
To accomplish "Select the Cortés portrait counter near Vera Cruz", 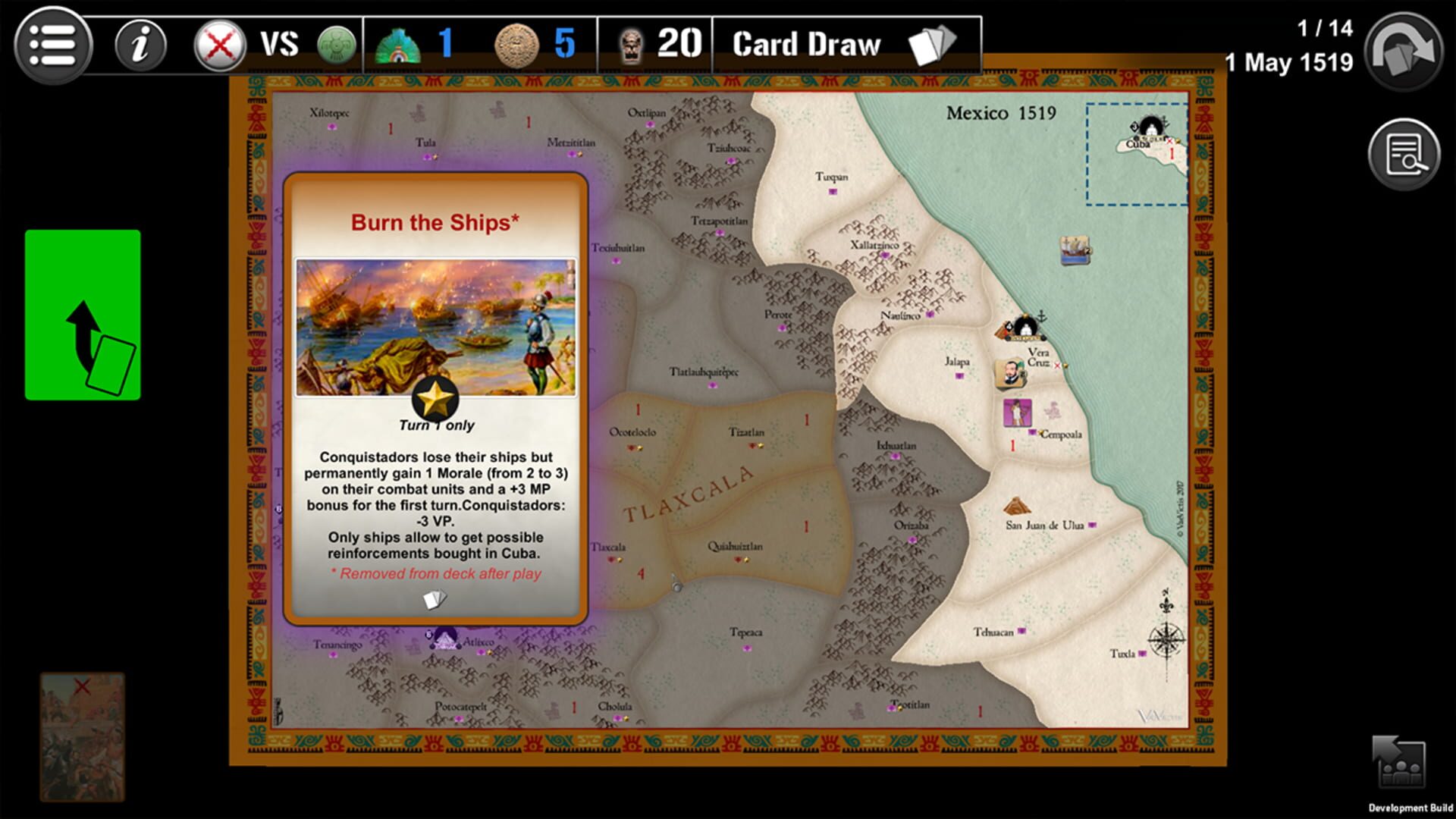I will point(1012,372).
